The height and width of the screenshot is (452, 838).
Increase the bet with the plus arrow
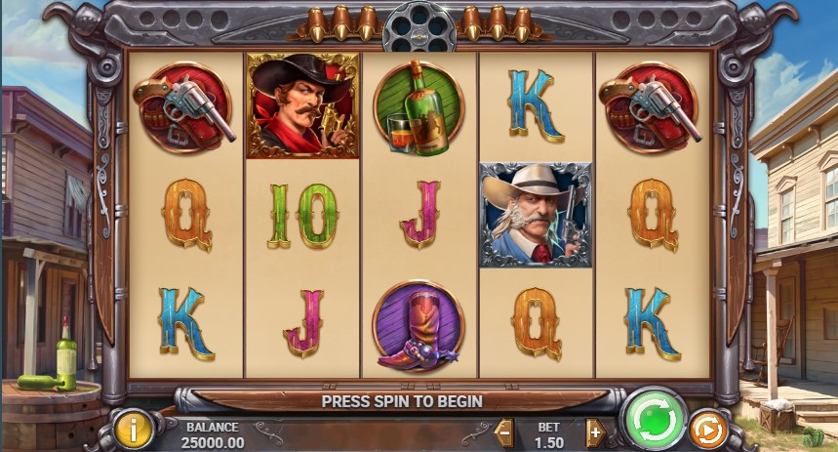(595, 433)
